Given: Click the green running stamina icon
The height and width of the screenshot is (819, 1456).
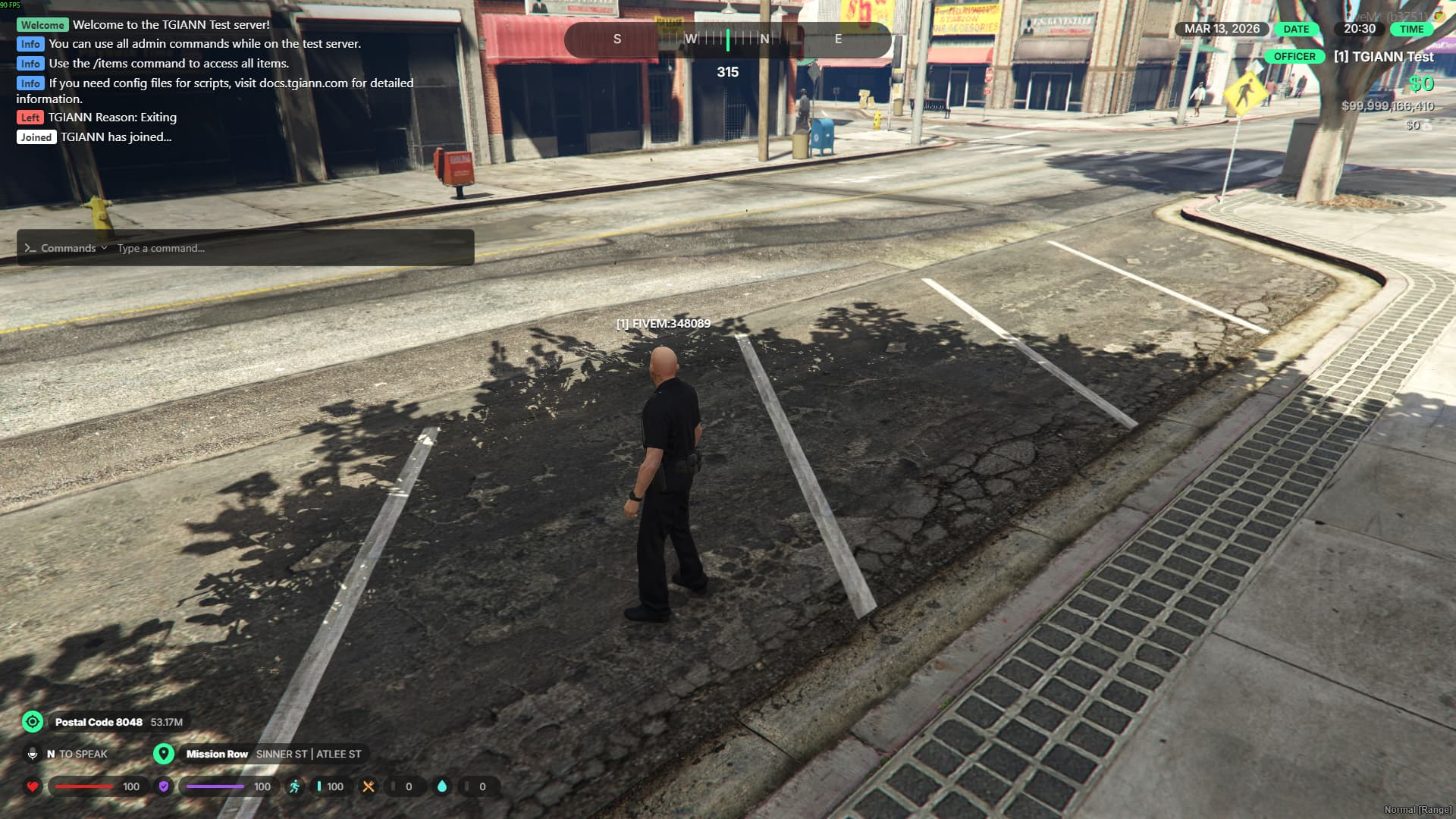Looking at the screenshot, I should 294,786.
